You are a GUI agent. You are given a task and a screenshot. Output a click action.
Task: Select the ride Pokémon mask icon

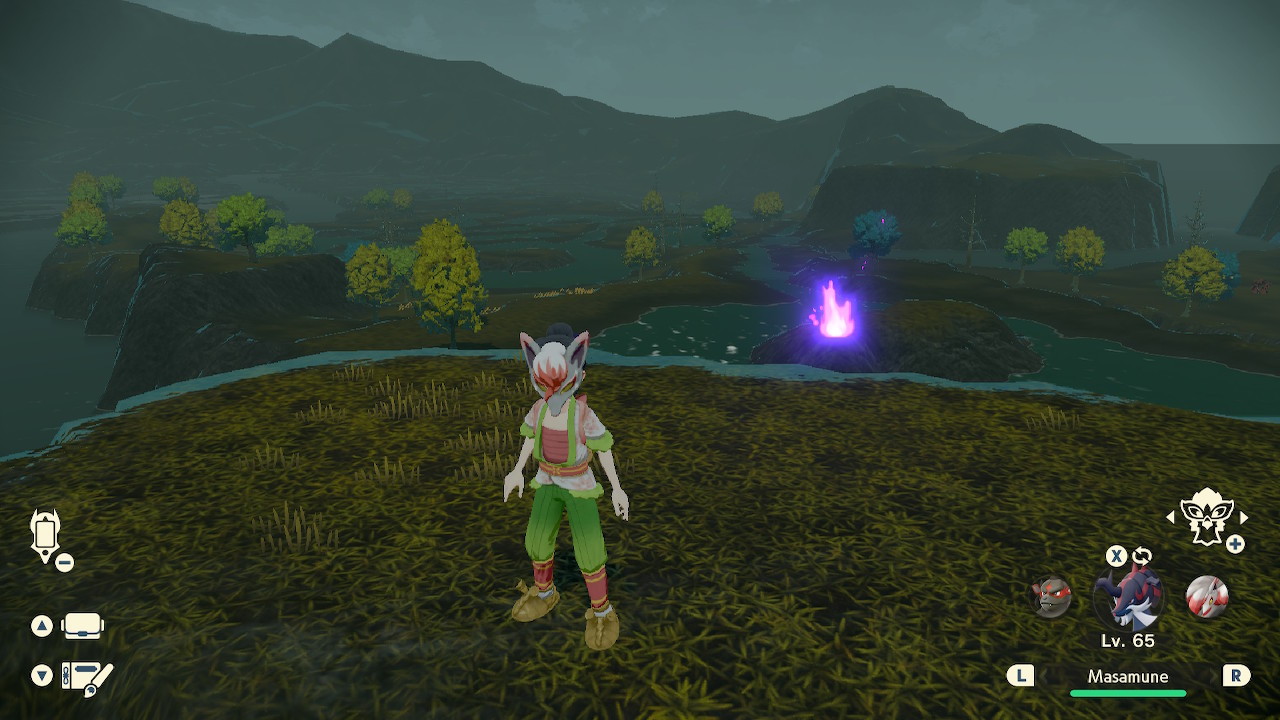(x=1206, y=515)
